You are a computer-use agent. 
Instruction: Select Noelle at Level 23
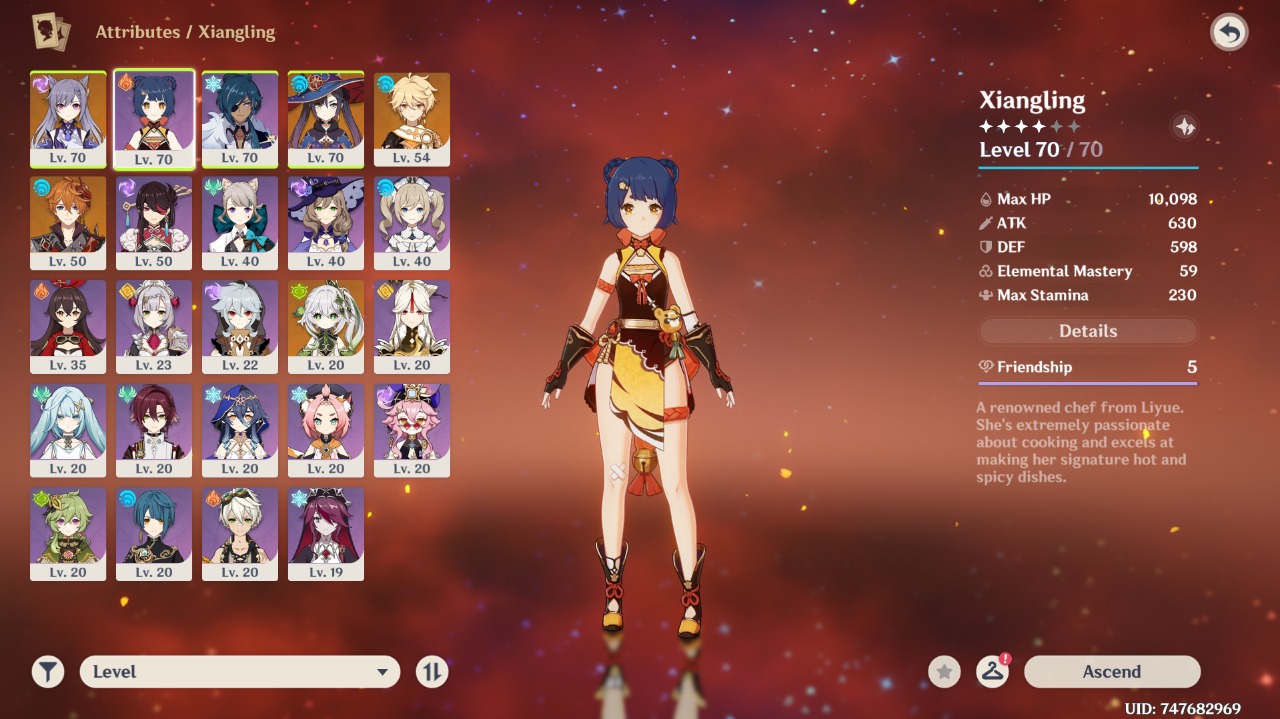click(154, 326)
